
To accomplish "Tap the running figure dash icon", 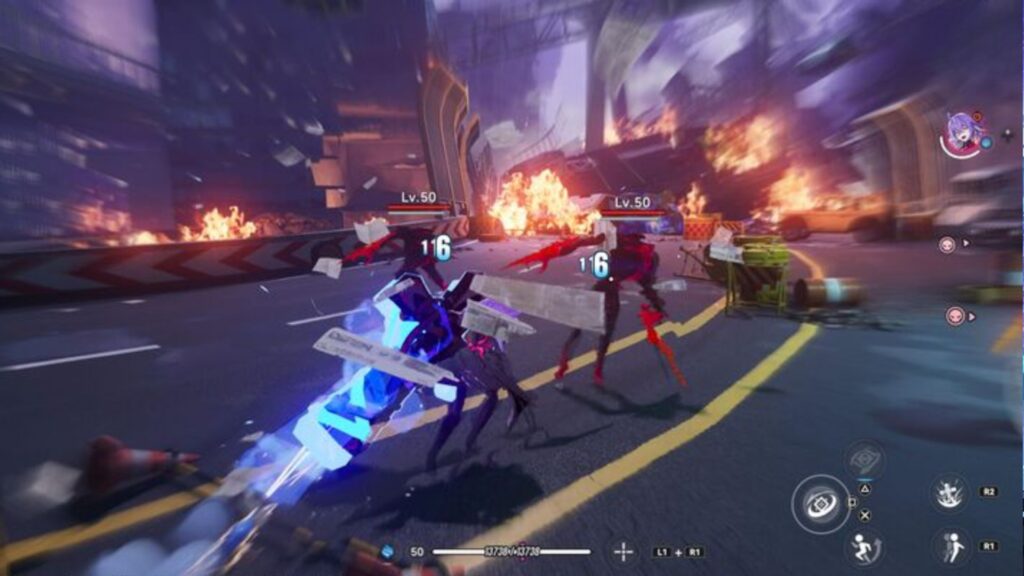I will [864, 546].
